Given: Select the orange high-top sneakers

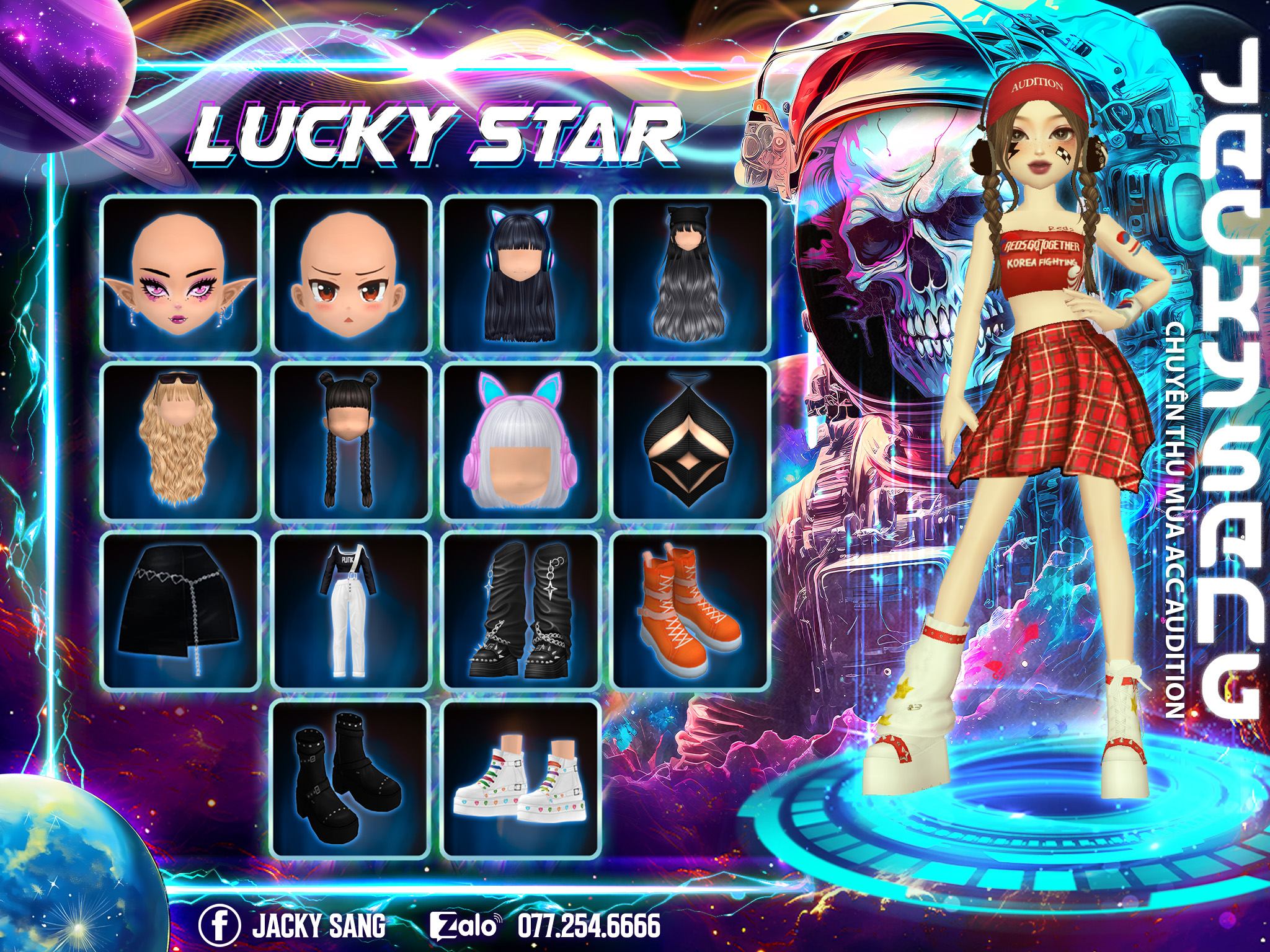Looking at the screenshot, I should point(690,610).
